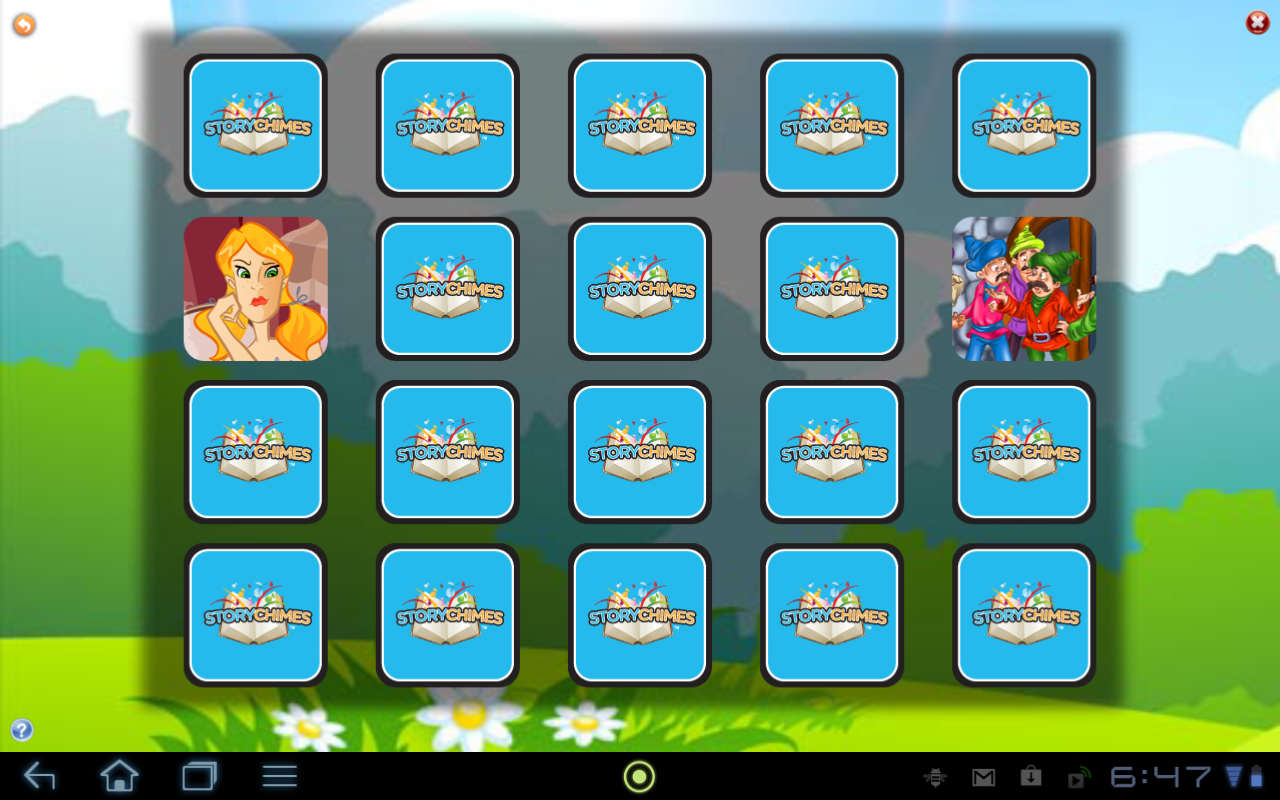The image size is (1280, 800).
Task: Flip the center card in second row
Action: 639,289
